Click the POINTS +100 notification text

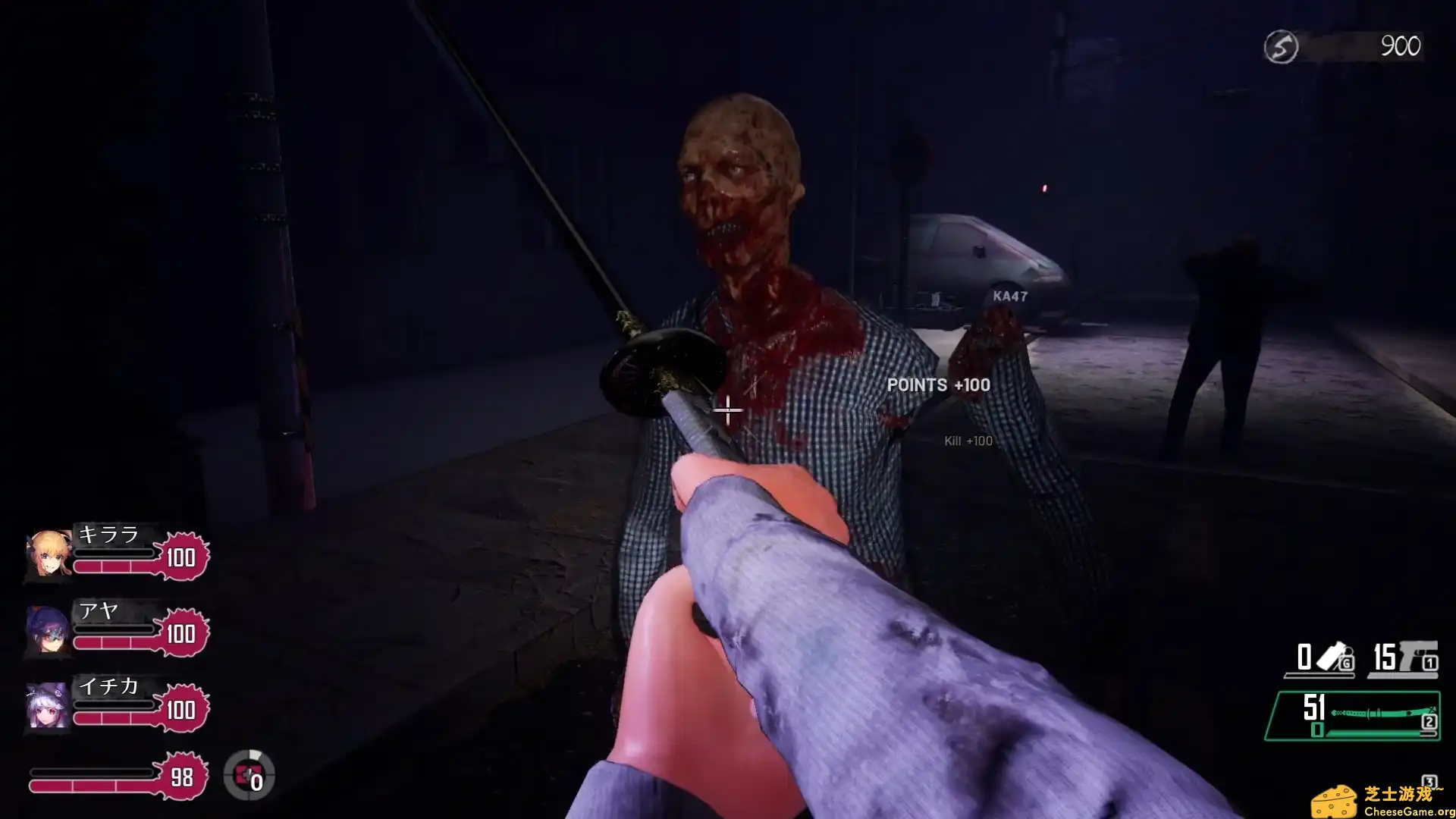[937, 385]
